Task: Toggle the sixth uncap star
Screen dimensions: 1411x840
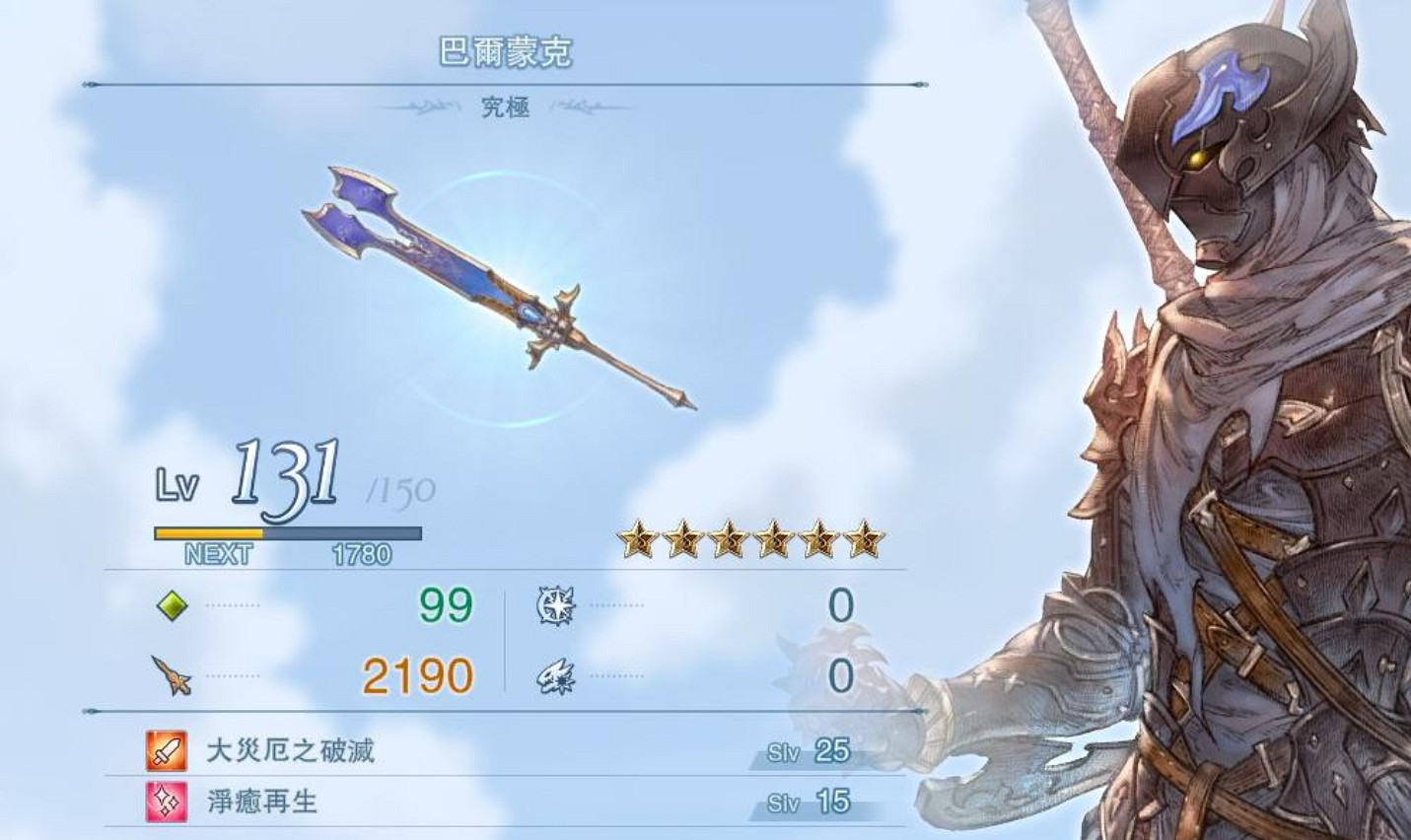Action: [x=865, y=538]
